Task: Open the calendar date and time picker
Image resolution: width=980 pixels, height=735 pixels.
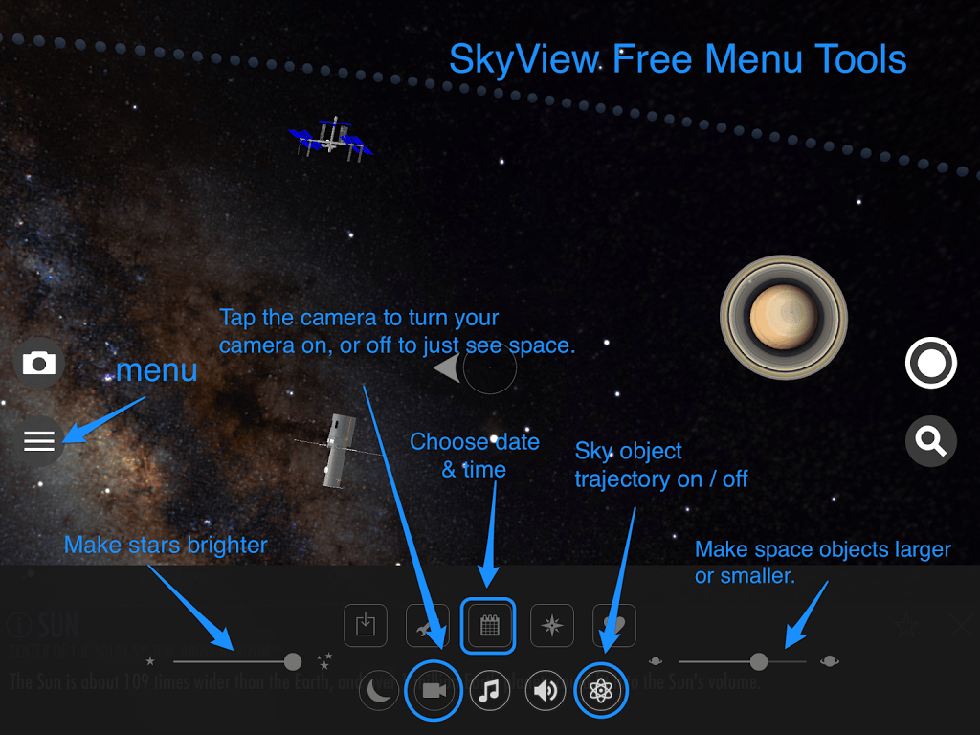Action: (488, 626)
